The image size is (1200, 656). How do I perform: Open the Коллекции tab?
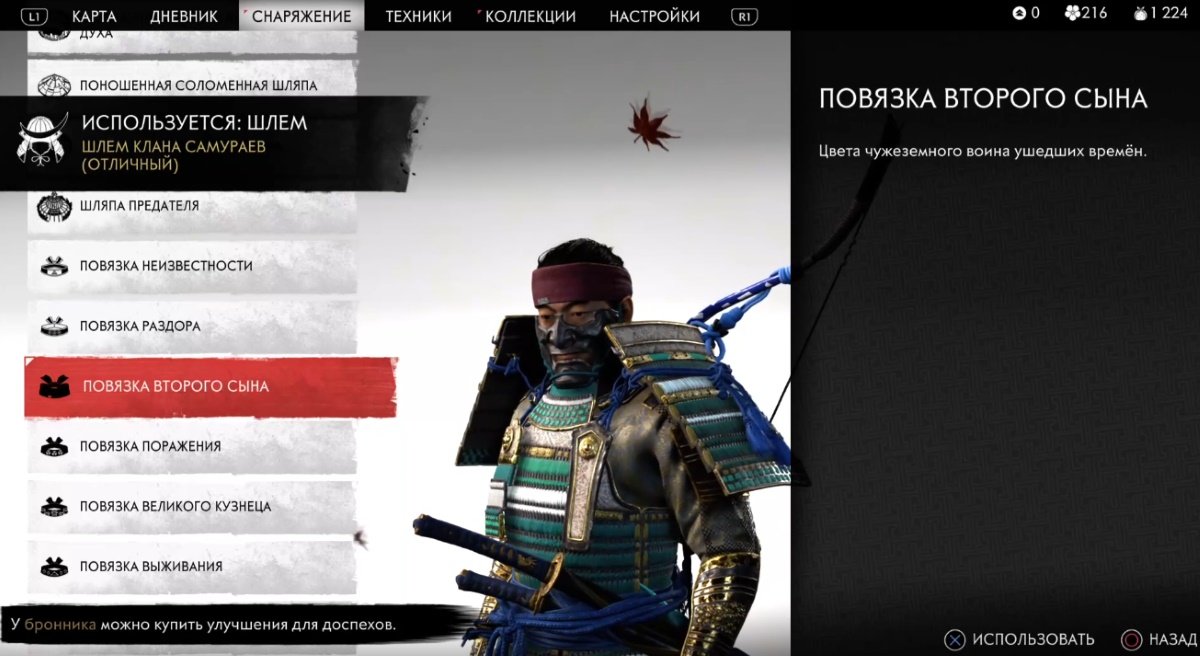click(530, 16)
